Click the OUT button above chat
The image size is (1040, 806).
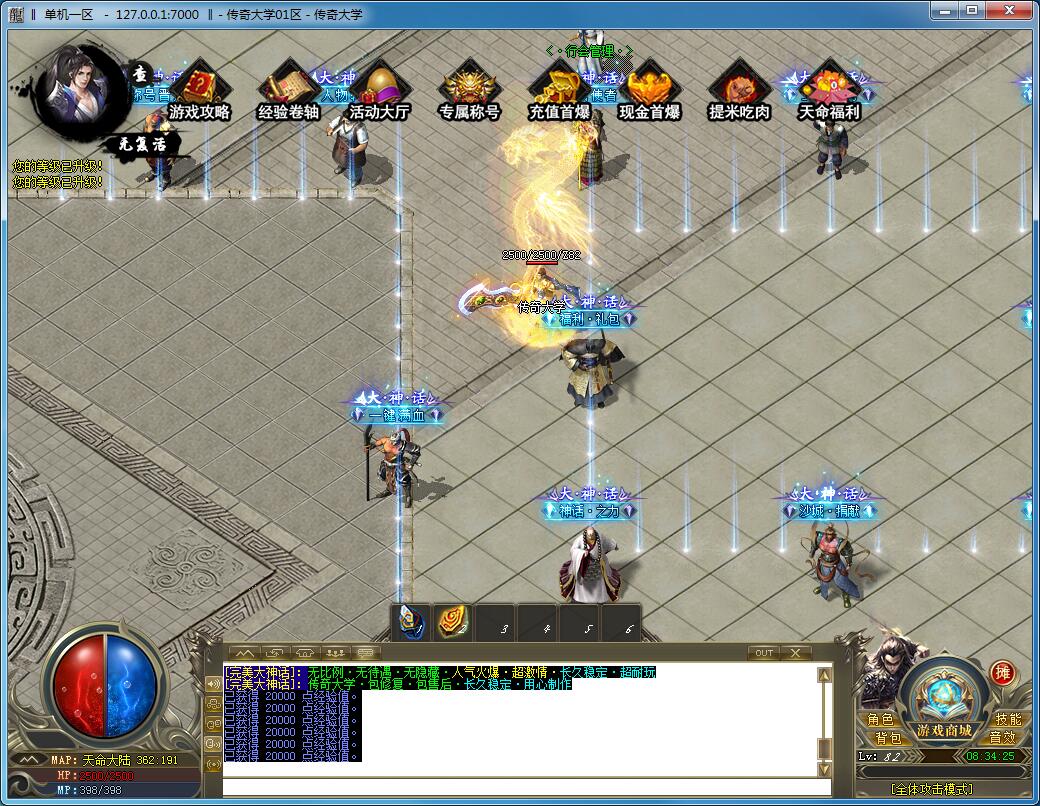764,653
